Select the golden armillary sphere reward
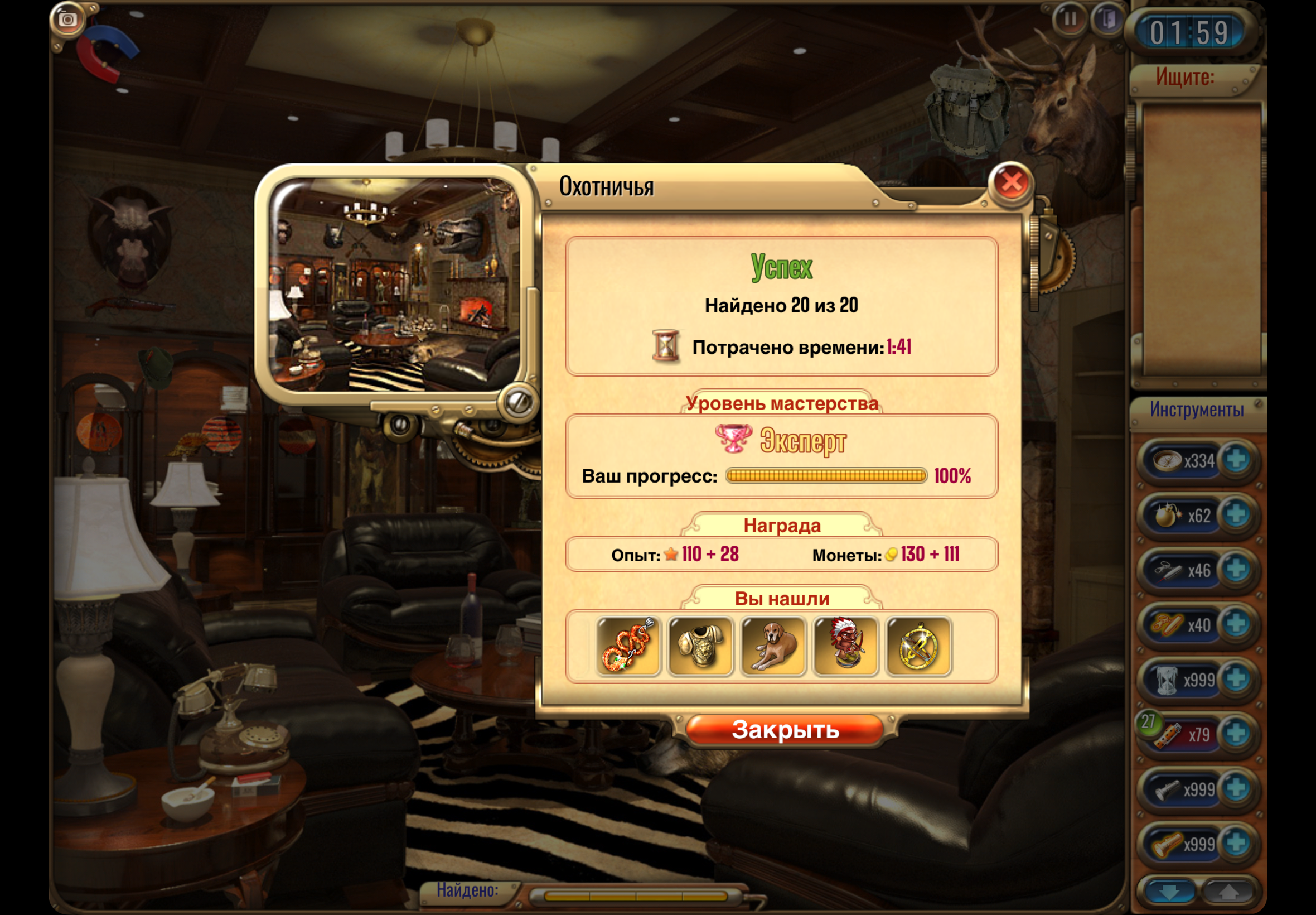The image size is (1316, 915). pyautogui.click(x=918, y=646)
